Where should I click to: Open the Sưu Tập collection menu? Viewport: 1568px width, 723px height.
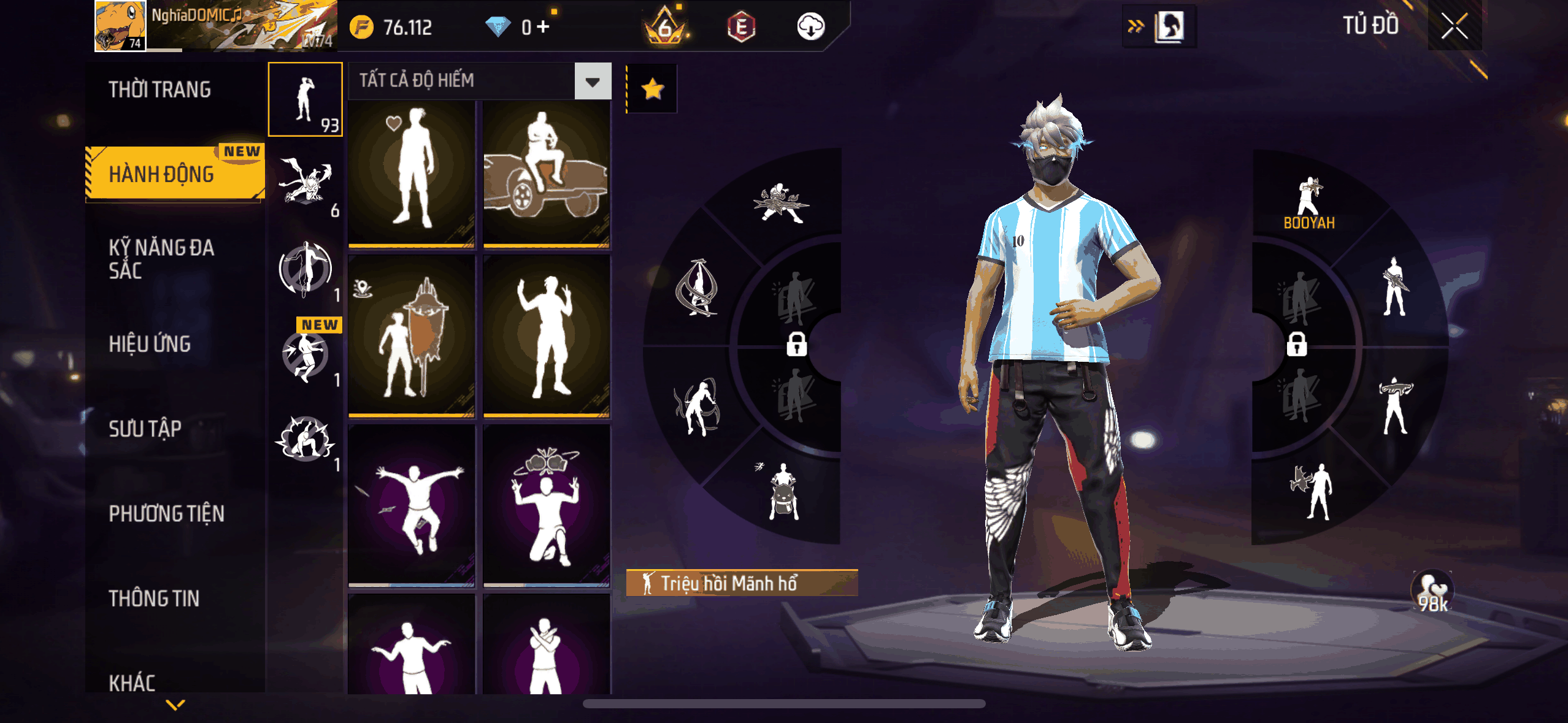coord(145,429)
